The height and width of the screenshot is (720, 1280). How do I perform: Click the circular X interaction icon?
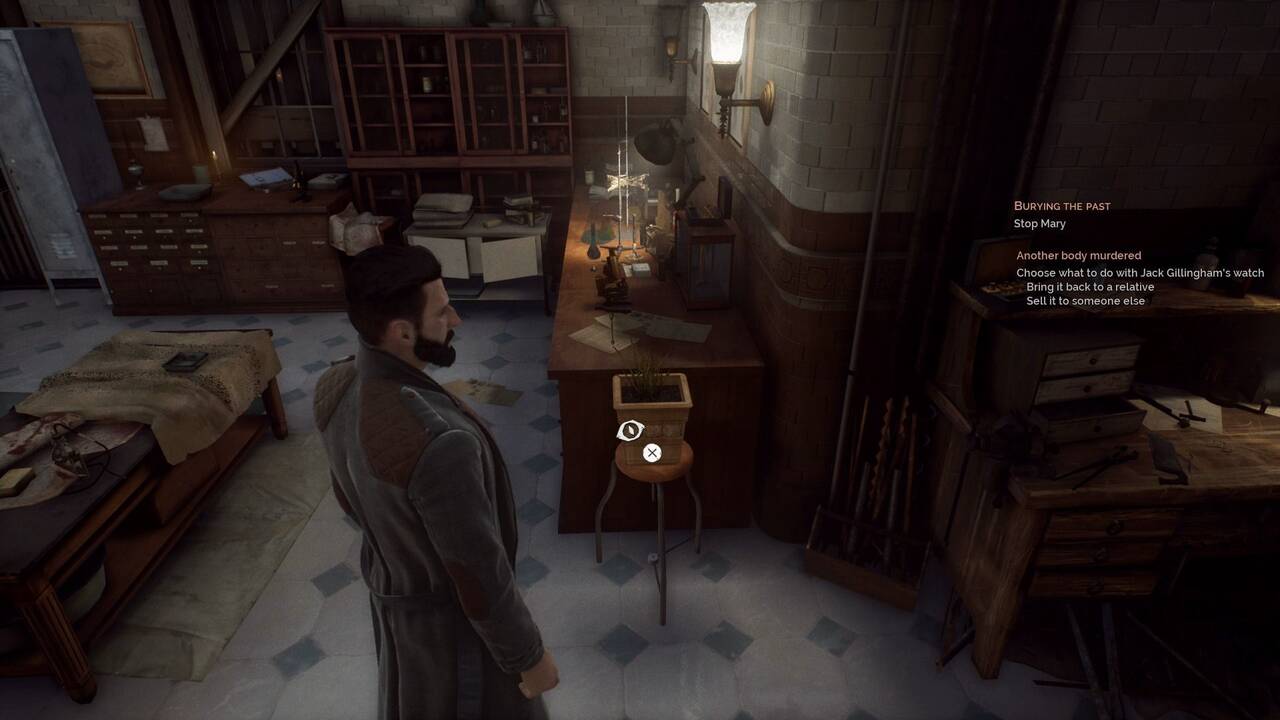click(x=651, y=452)
